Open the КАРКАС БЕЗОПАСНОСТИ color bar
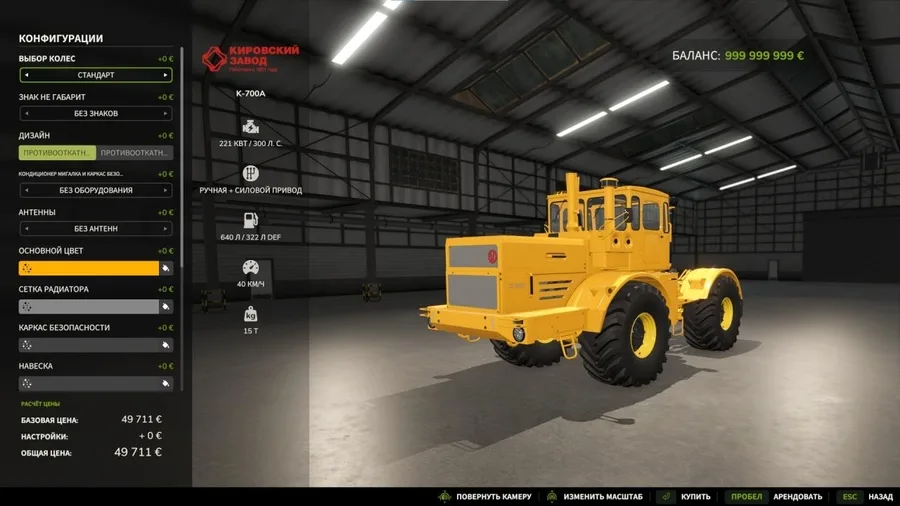The width and height of the screenshot is (900, 506). click(x=88, y=345)
